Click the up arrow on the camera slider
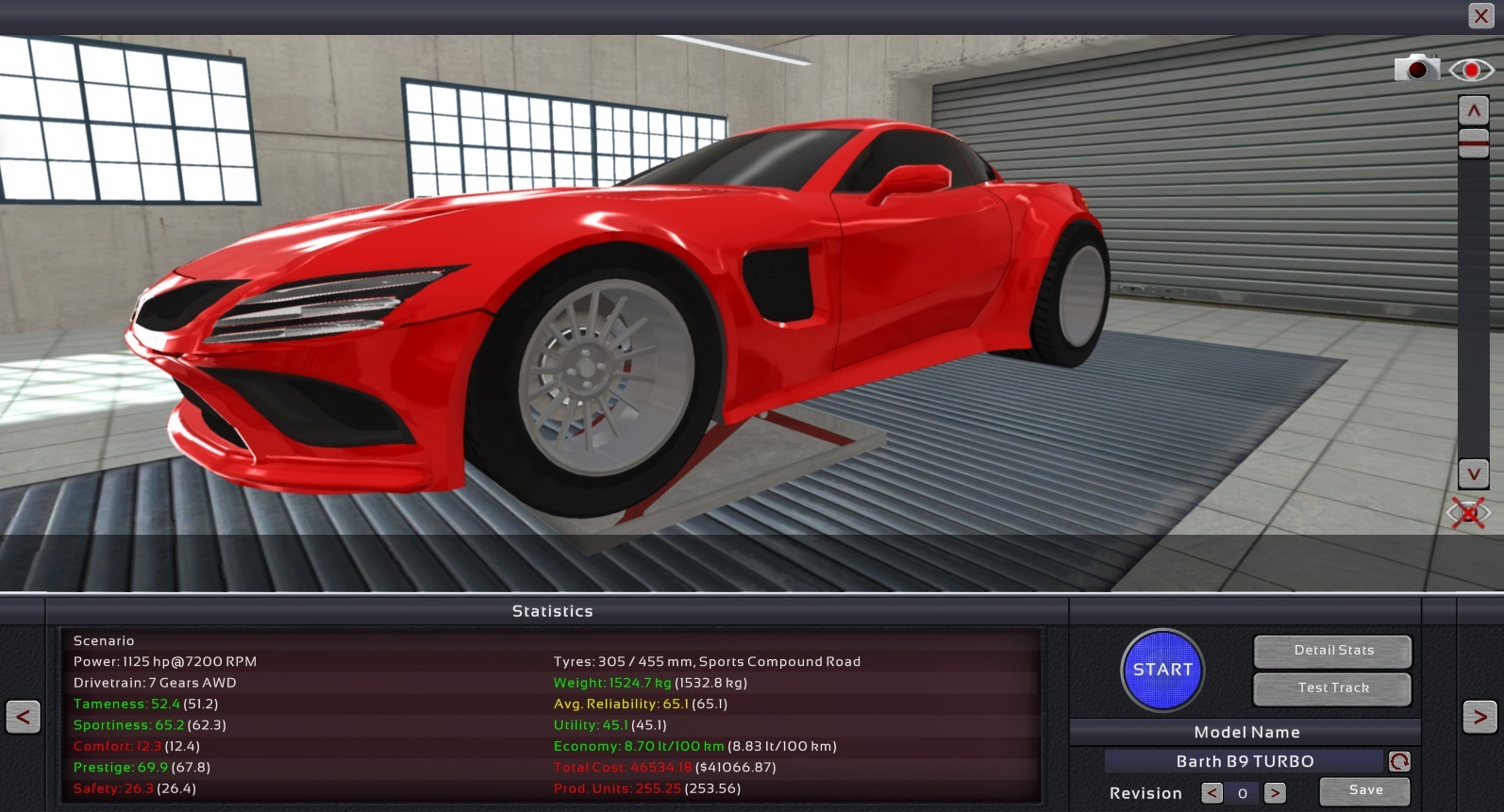The height and width of the screenshot is (812, 1504). click(x=1473, y=111)
